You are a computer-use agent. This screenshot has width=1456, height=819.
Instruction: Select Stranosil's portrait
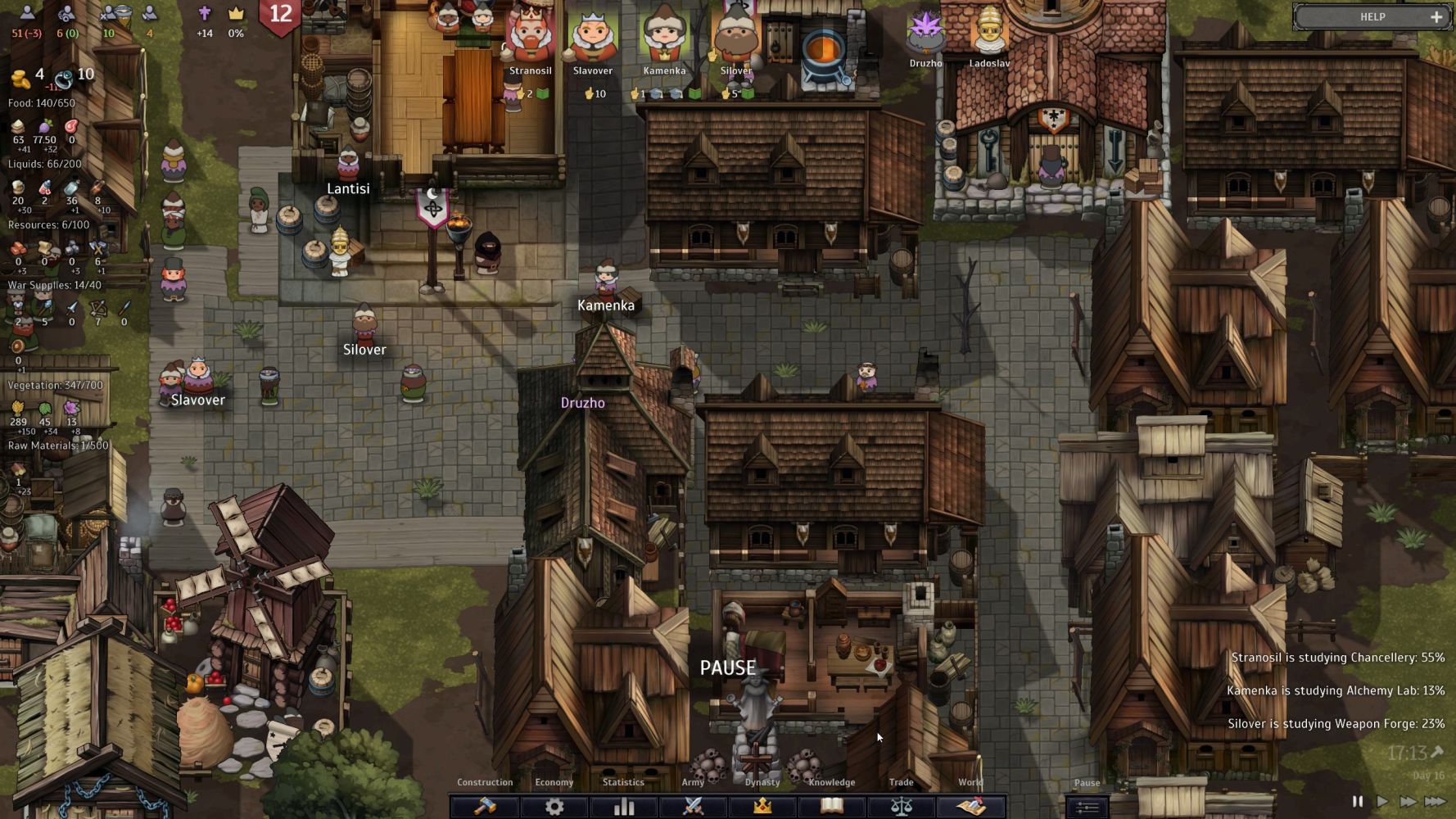pos(531,35)
